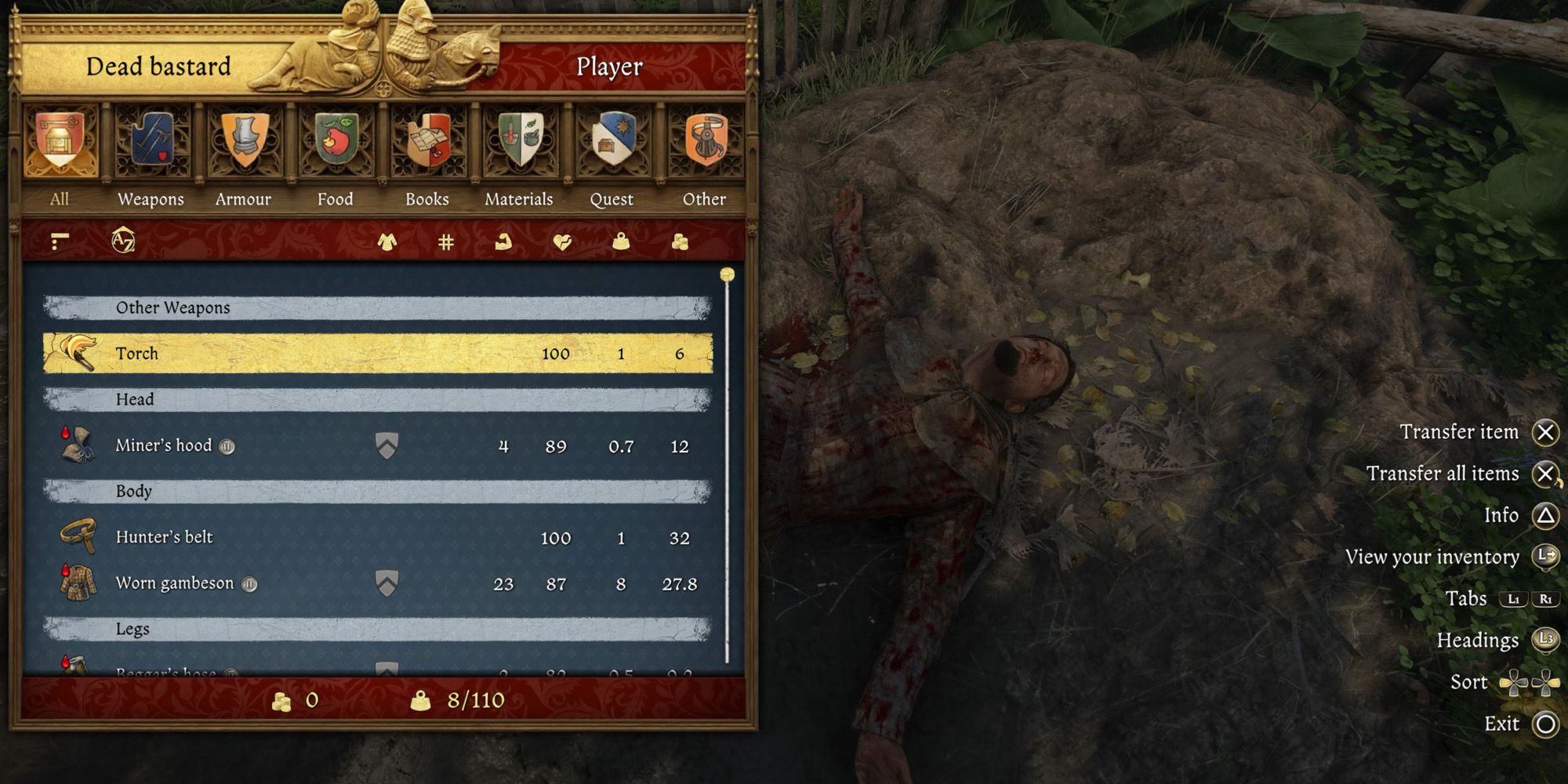Screen dimensions: 1568x784
Task: Select the Dead bastard inventory header
Action: [x=158, y=67]
